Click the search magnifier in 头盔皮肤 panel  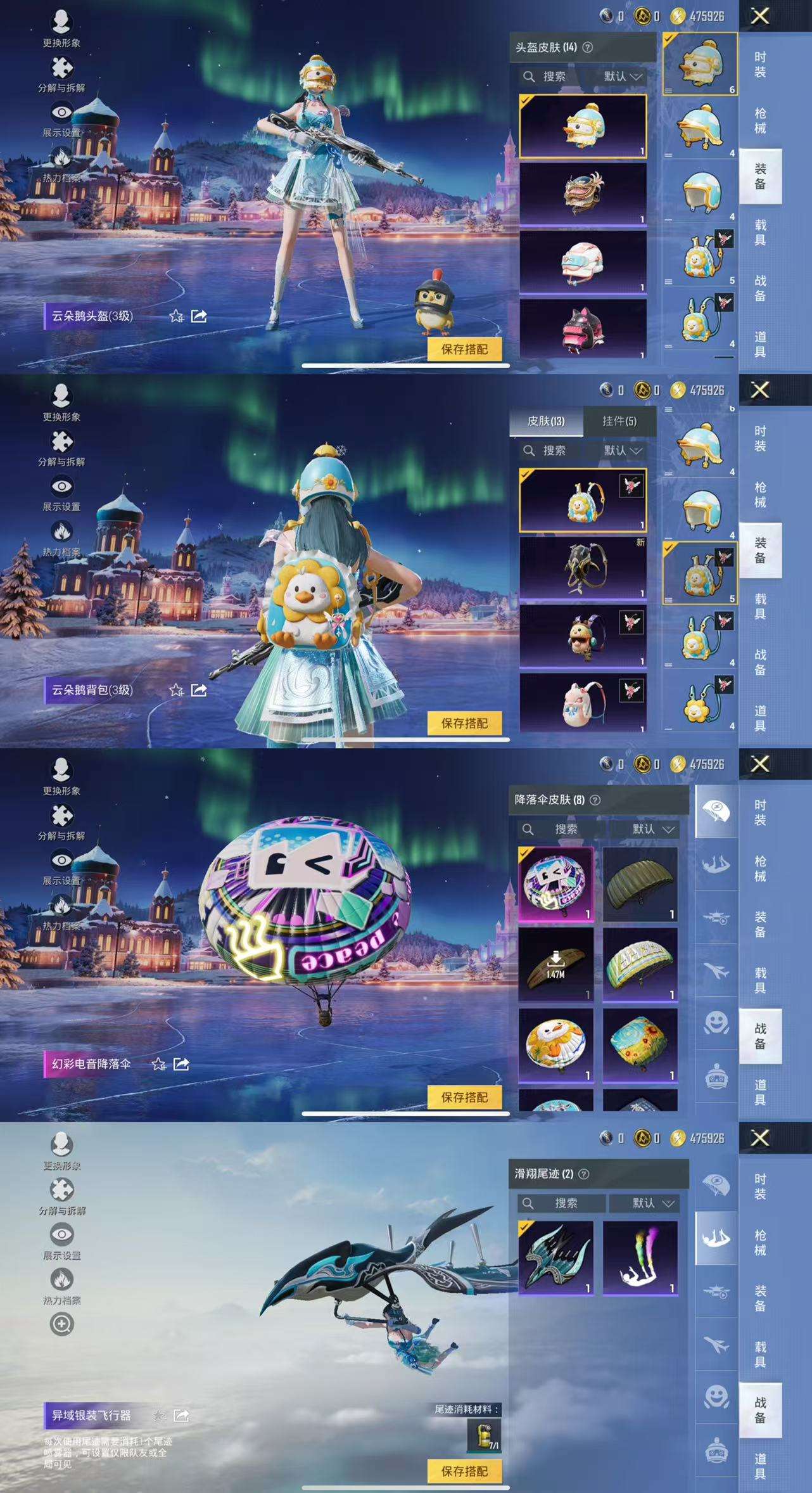click(x=530, y=77)
